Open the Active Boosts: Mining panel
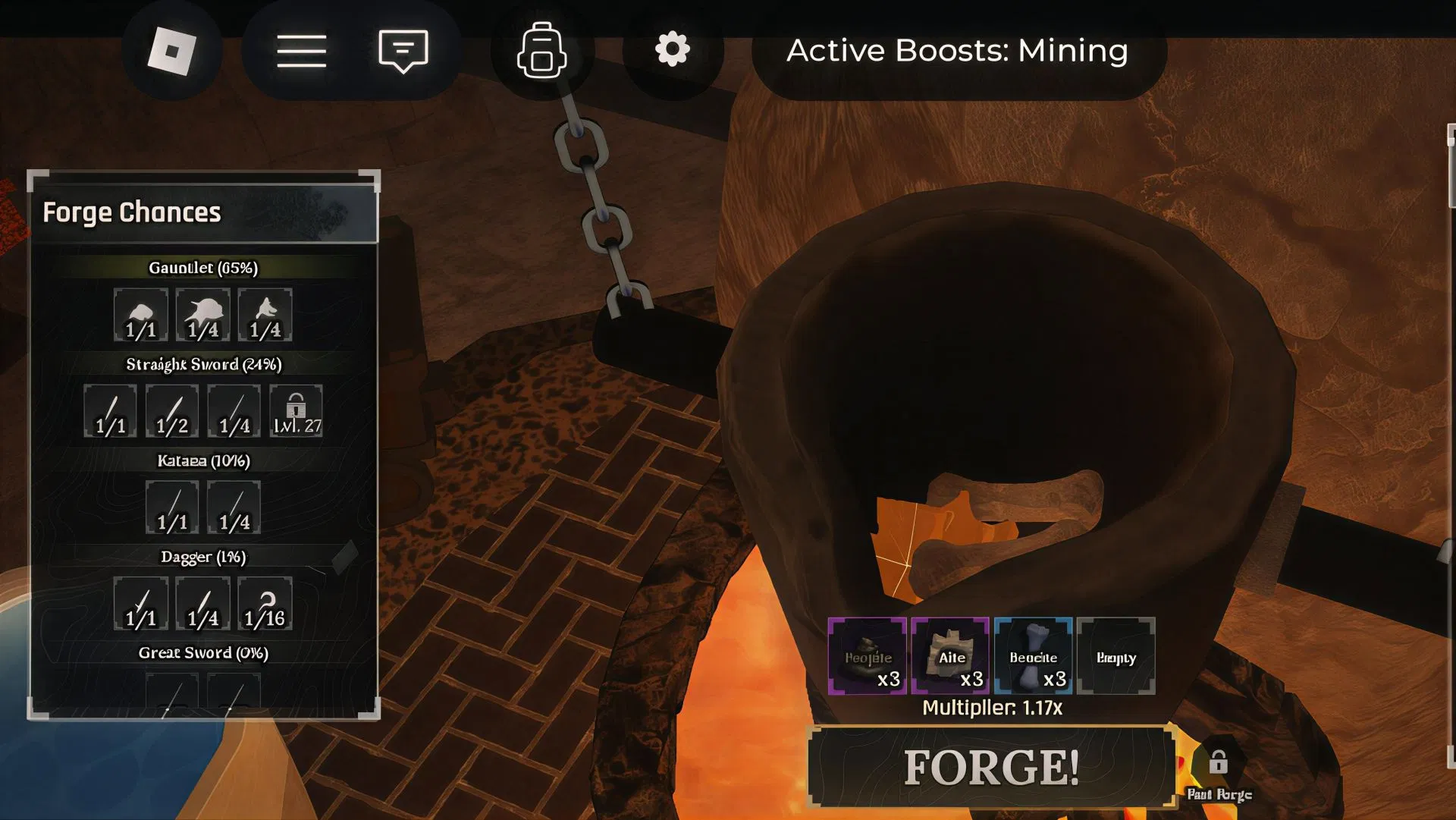Screen dimensions: 1456x820 coord(957,50)
